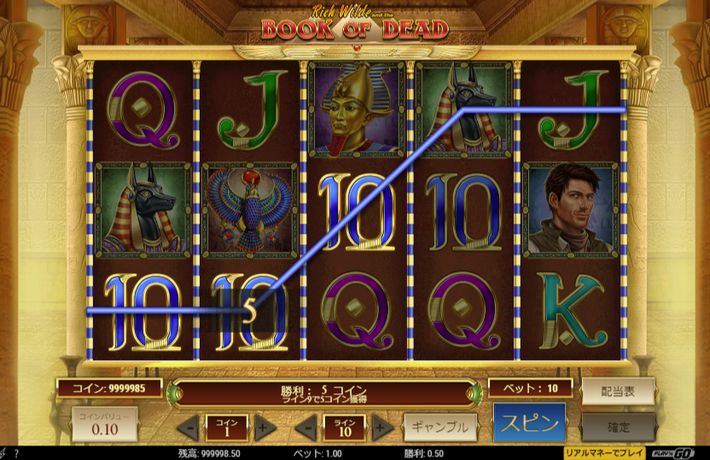This screenshot has height=460, width=710.
Task: Raise the ライン count with plus
Action: tap(381, 428)
